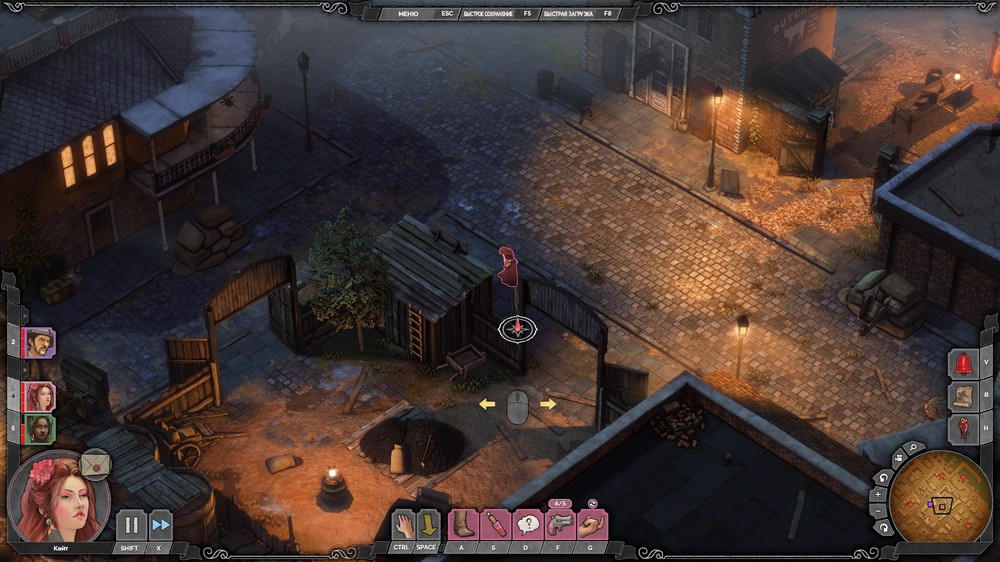Activate the open hand interact action
The image size is (1000, 562).
coord(402,524)
